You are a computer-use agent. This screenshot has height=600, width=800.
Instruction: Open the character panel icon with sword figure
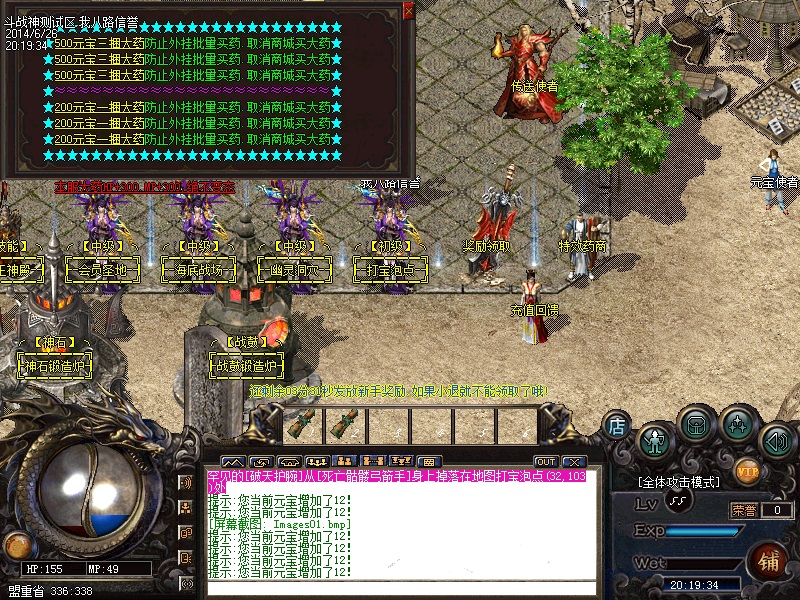point(656,439)
